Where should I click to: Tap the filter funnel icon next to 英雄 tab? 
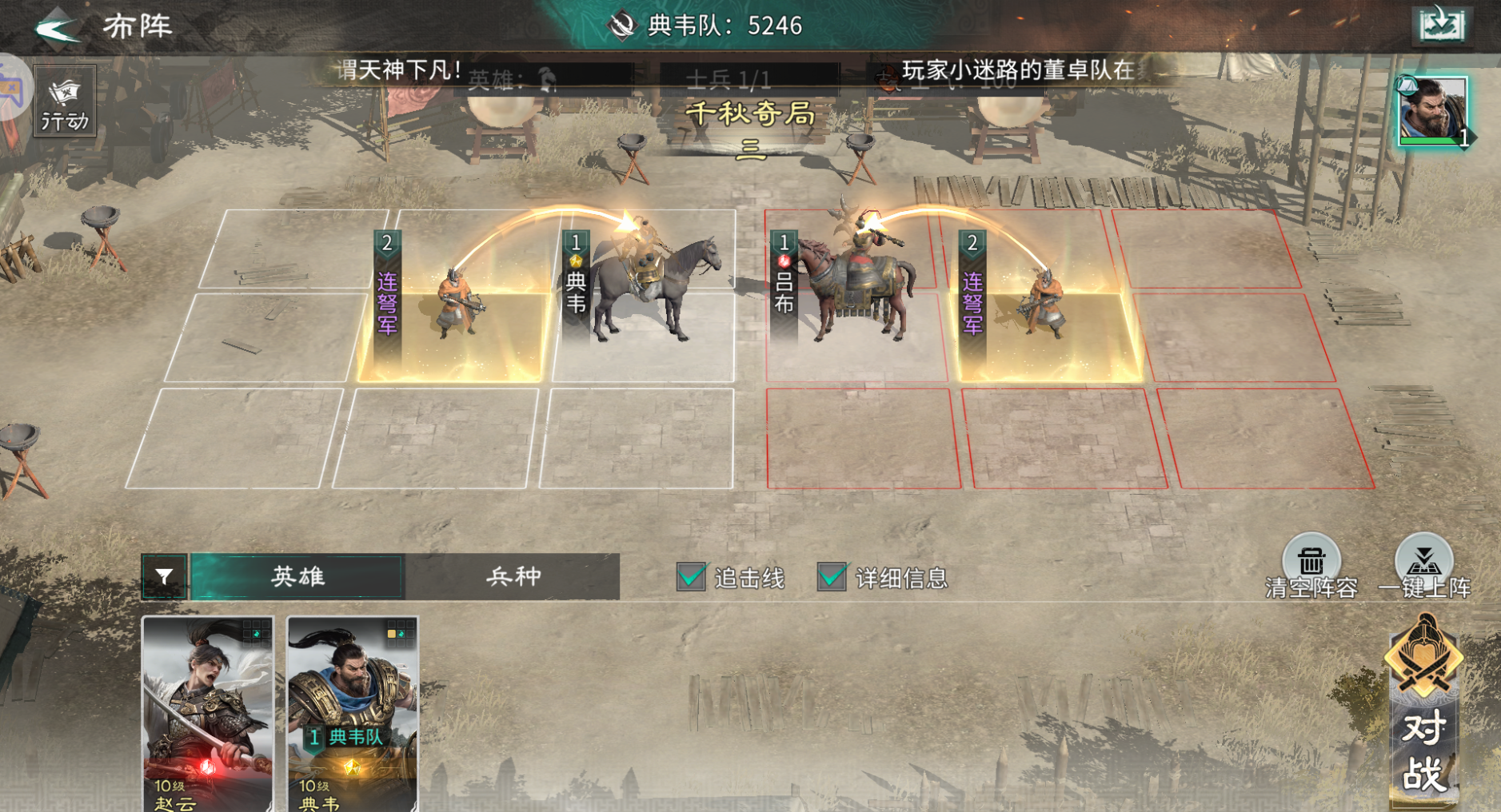[x=166, y=576]
